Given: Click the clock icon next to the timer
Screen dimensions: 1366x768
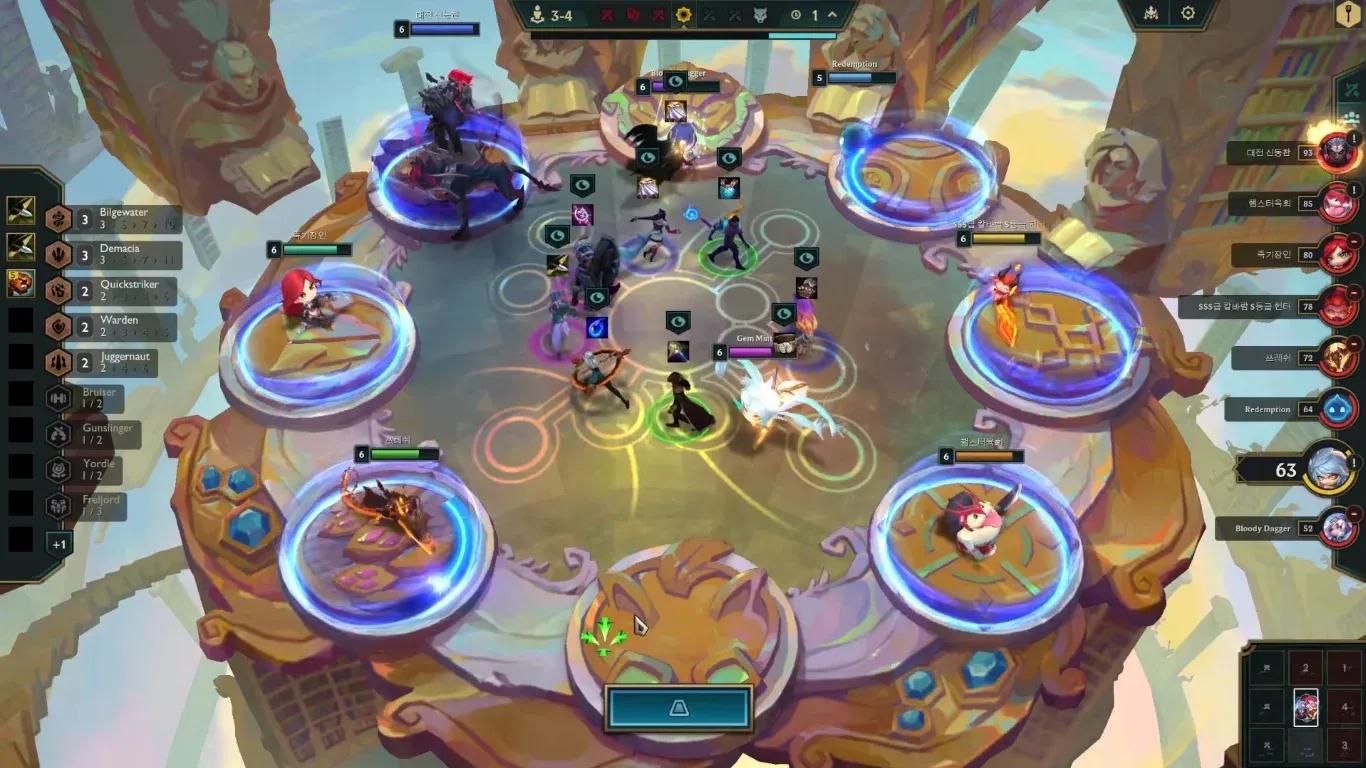Looking at the screenshot, I should click(x=795, y=16).
